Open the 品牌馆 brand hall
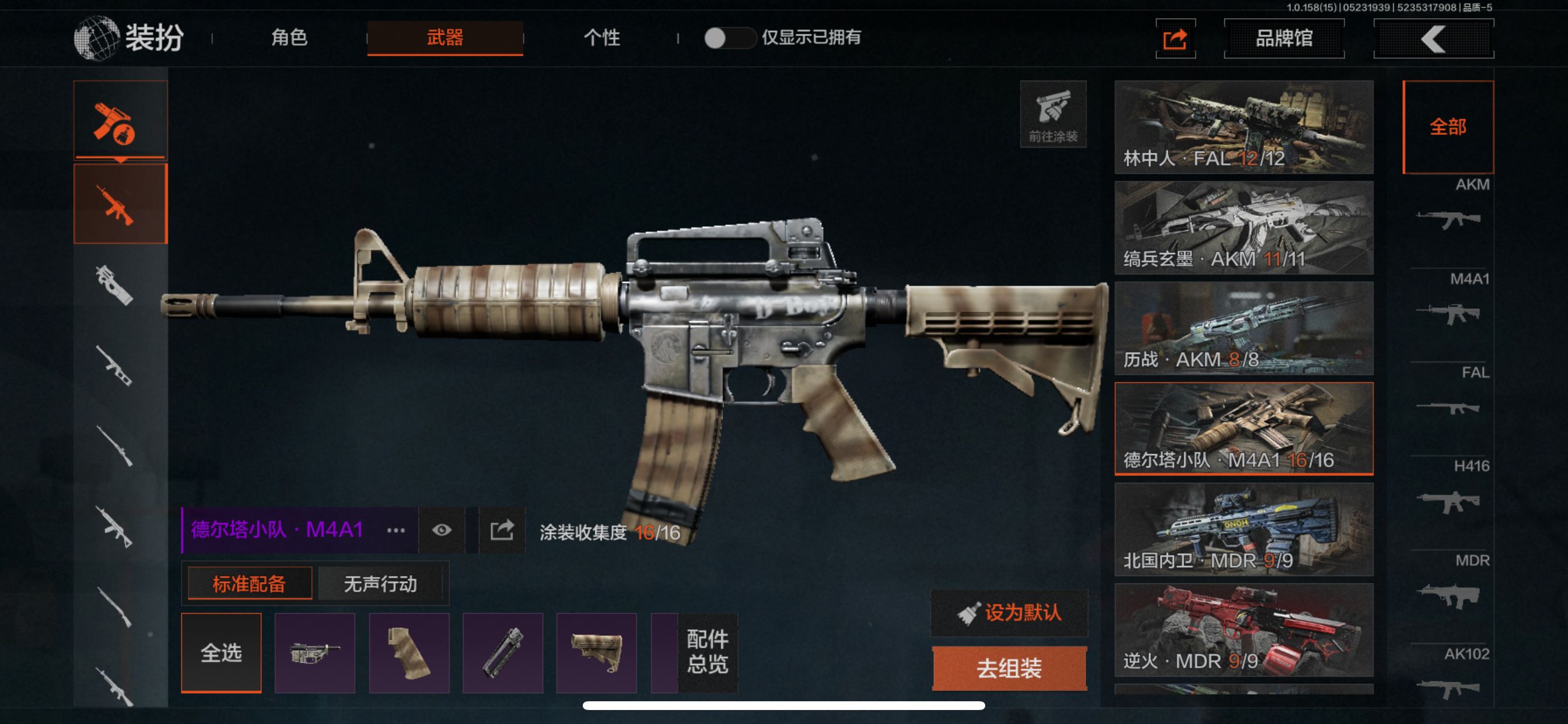The image size is (1568, 724). pos(1284,38)
